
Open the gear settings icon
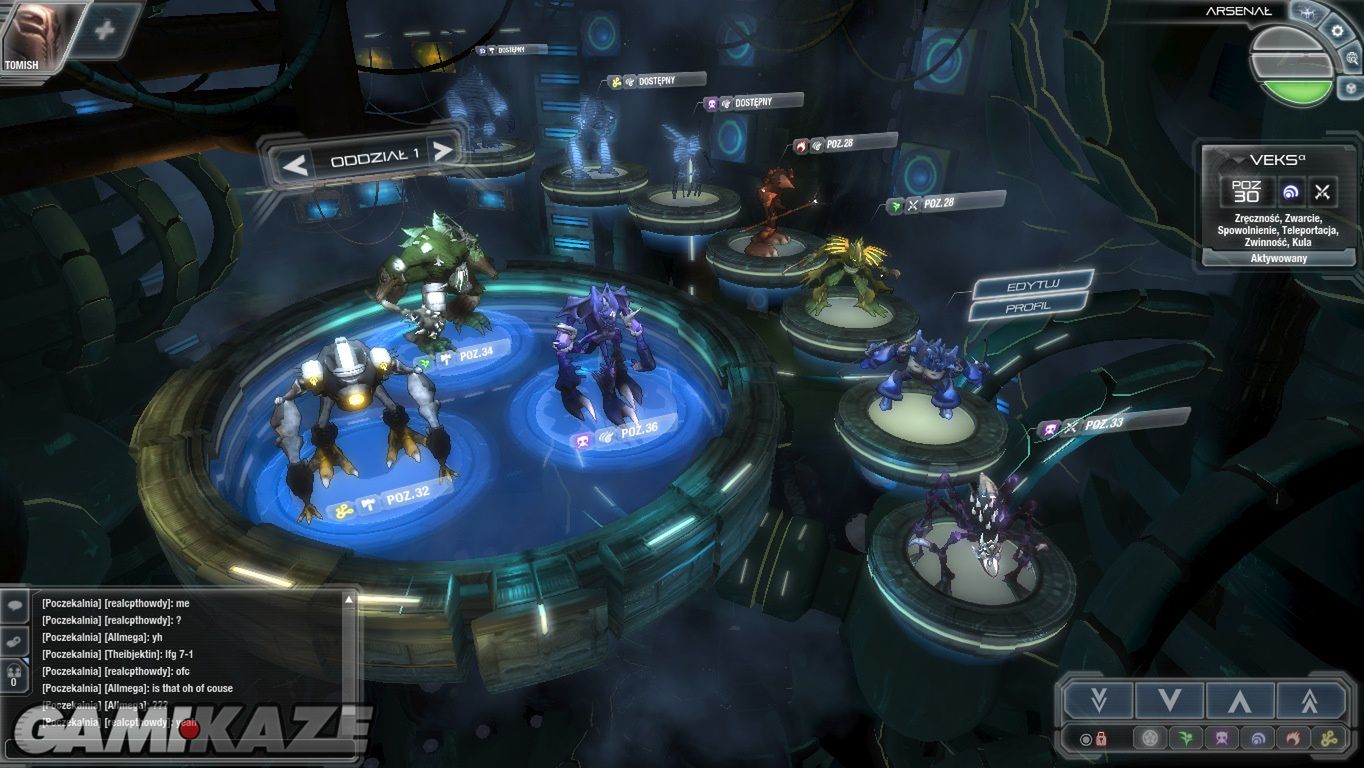point(1337,30)
